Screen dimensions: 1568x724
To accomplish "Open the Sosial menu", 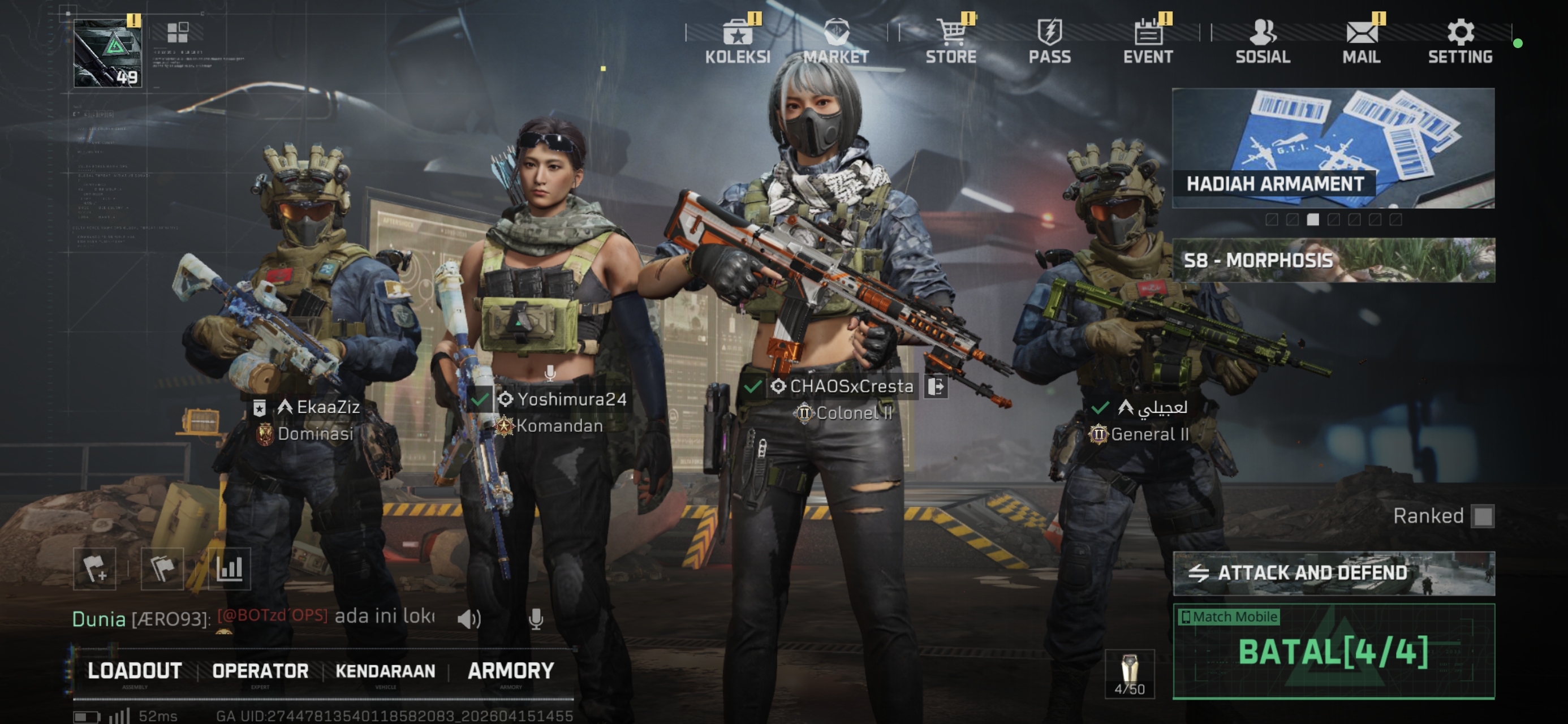I will (1263, 40).
